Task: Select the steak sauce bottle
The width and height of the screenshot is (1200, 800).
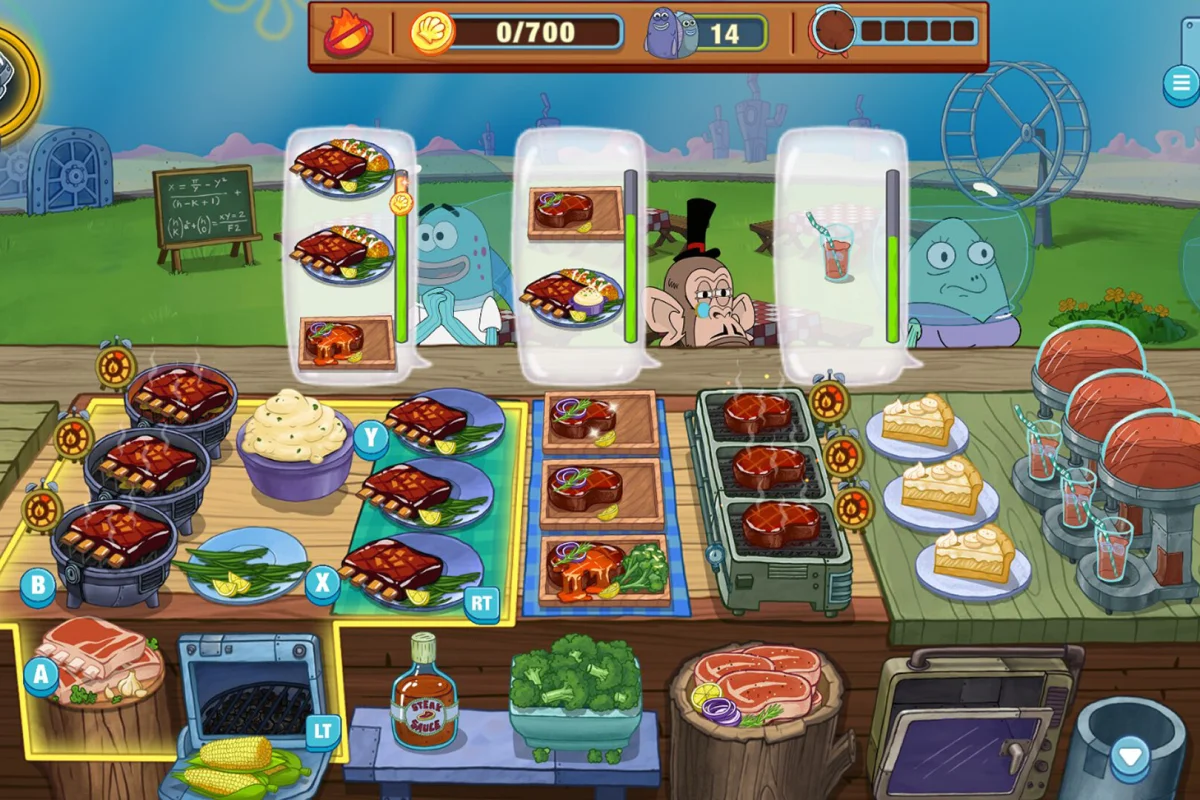Action: click(424, 691)
